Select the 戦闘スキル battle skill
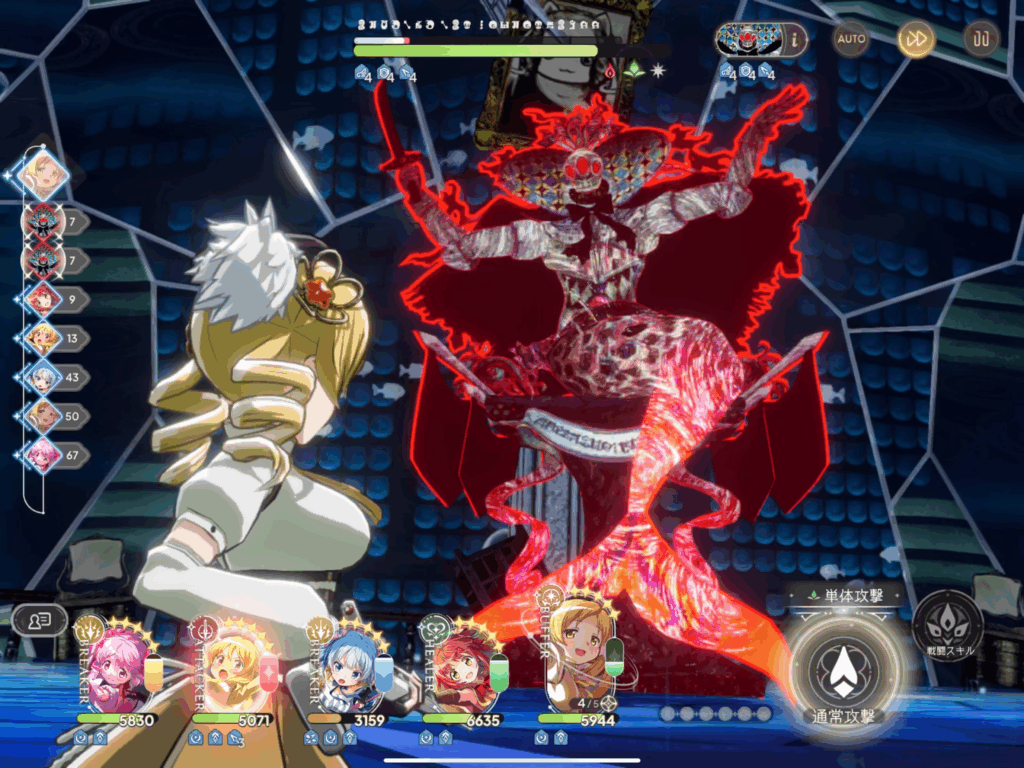The width and height of the screenshot is (1024, 768). pos(947,625)
